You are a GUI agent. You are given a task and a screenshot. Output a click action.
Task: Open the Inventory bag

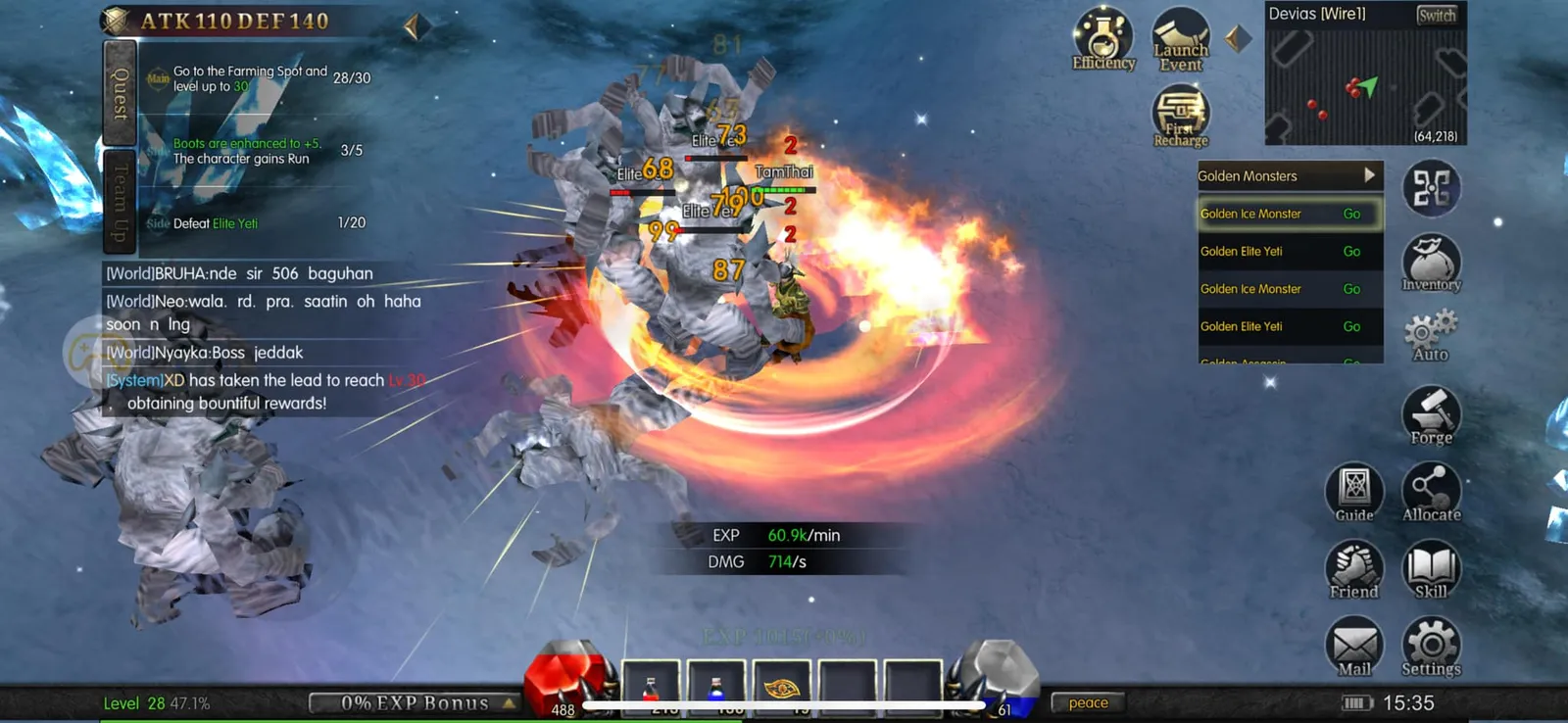1431,264
